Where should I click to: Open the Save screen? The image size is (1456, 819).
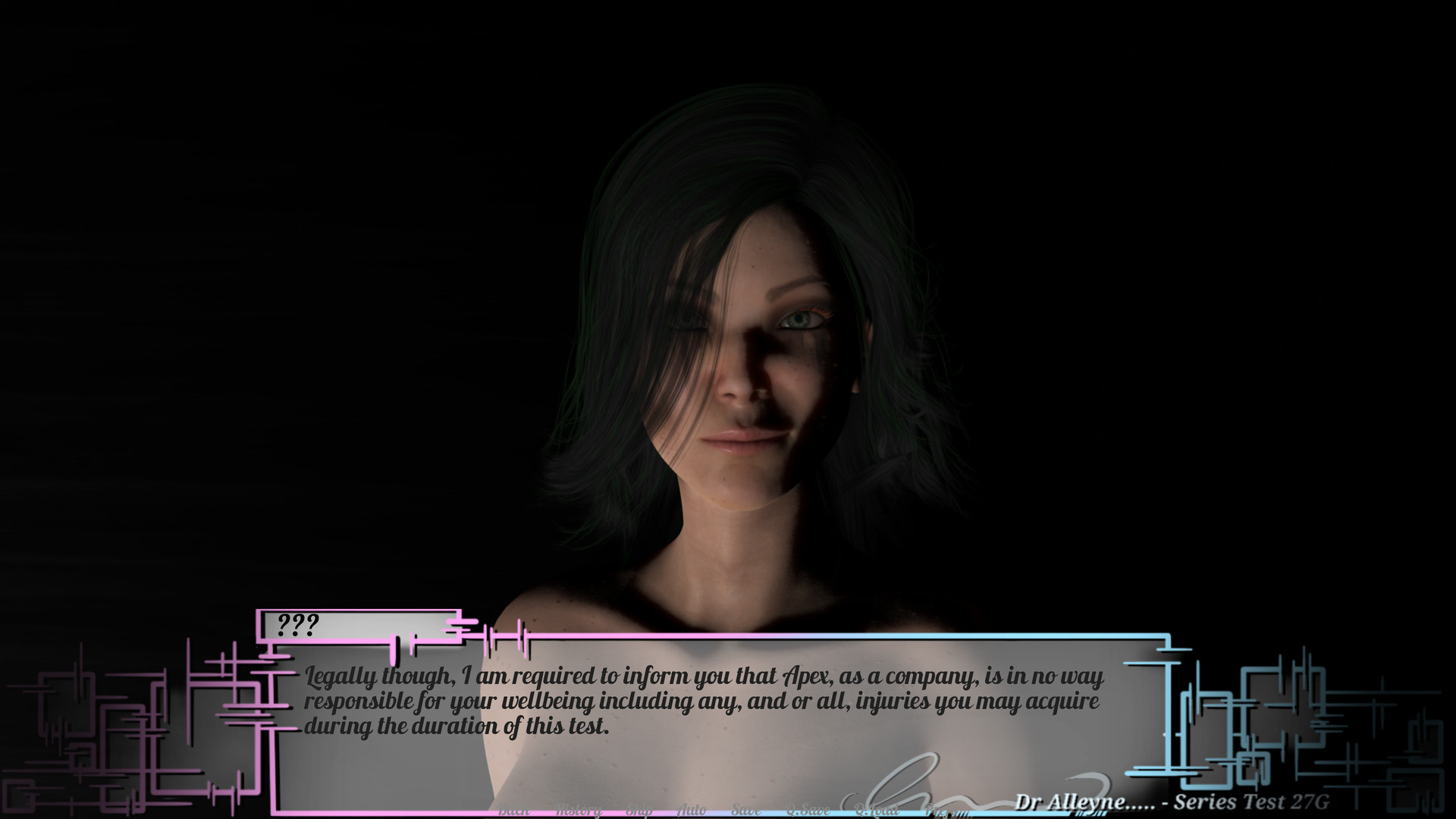(746, 808)
